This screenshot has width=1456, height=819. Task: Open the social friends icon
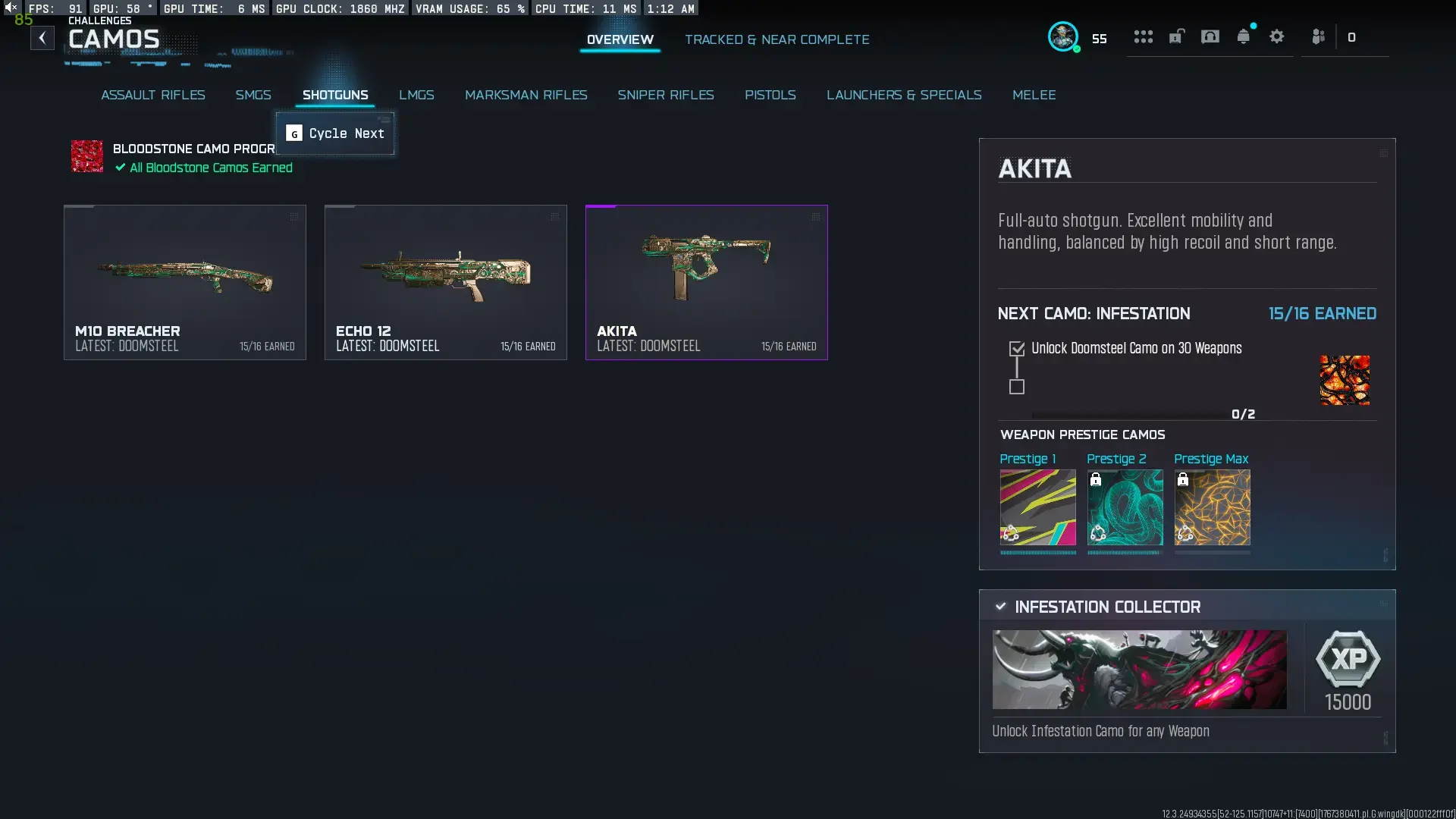1318,36
